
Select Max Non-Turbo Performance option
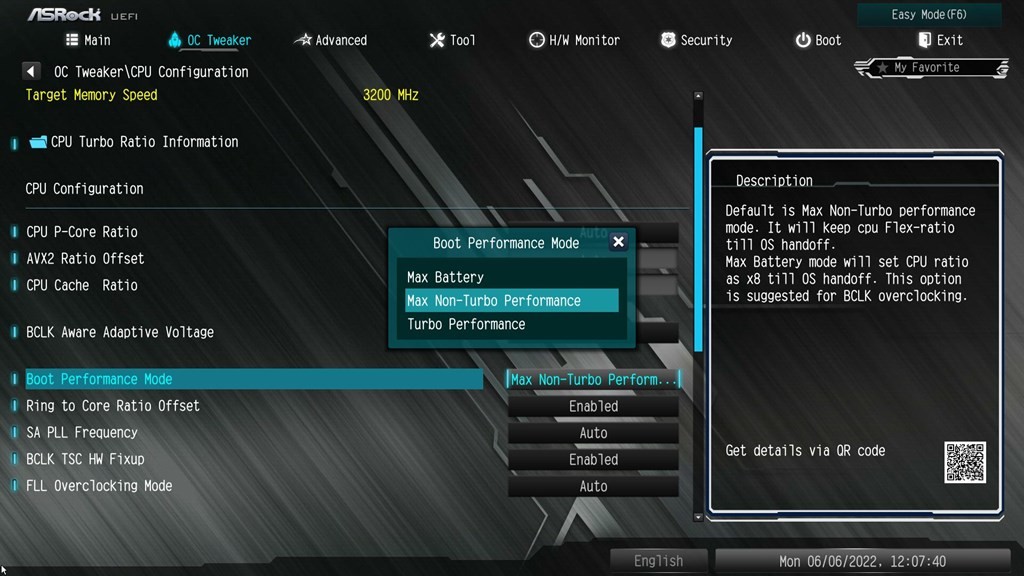494,301
